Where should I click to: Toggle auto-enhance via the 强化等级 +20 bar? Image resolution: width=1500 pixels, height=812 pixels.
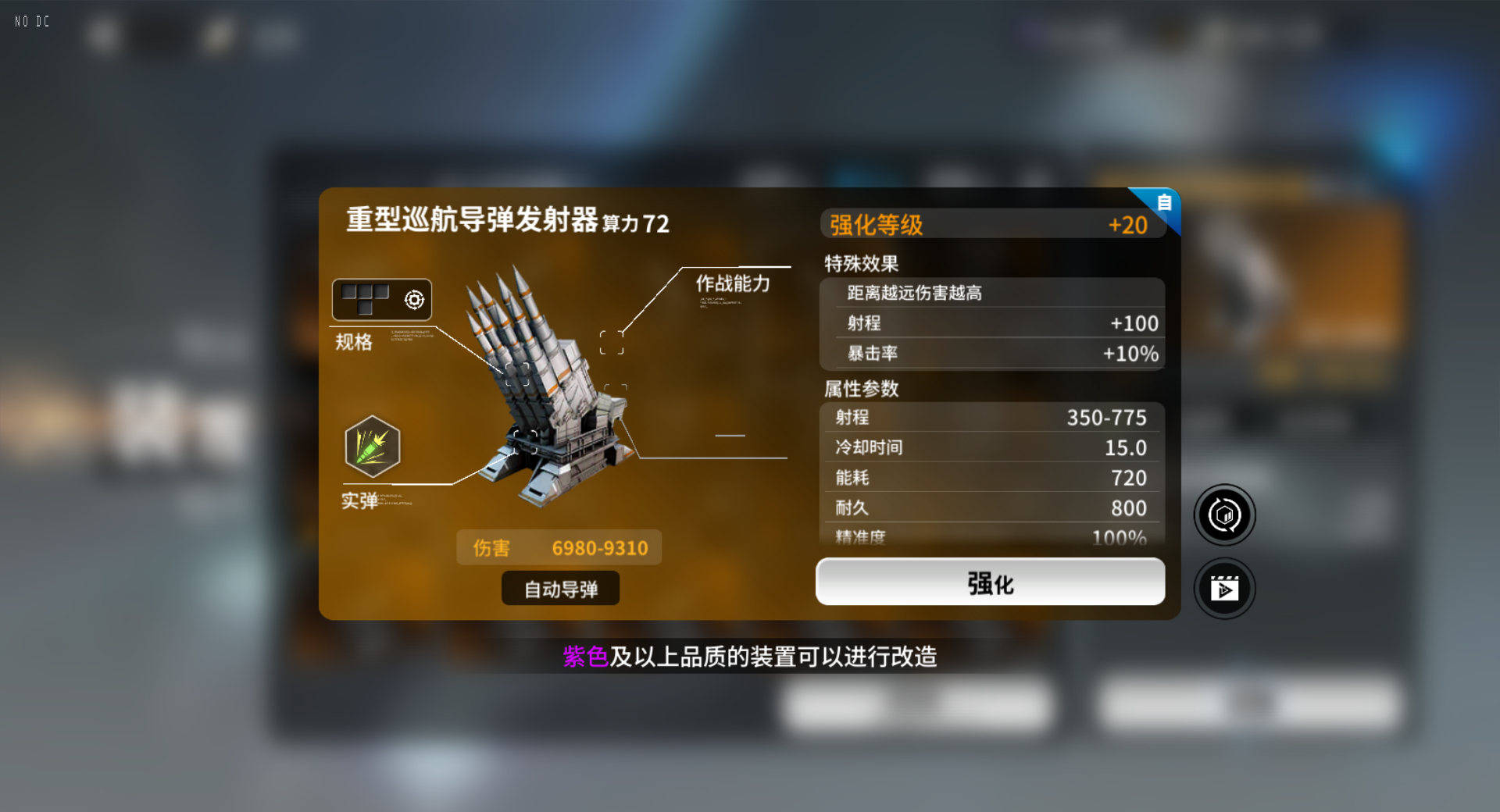991,224
